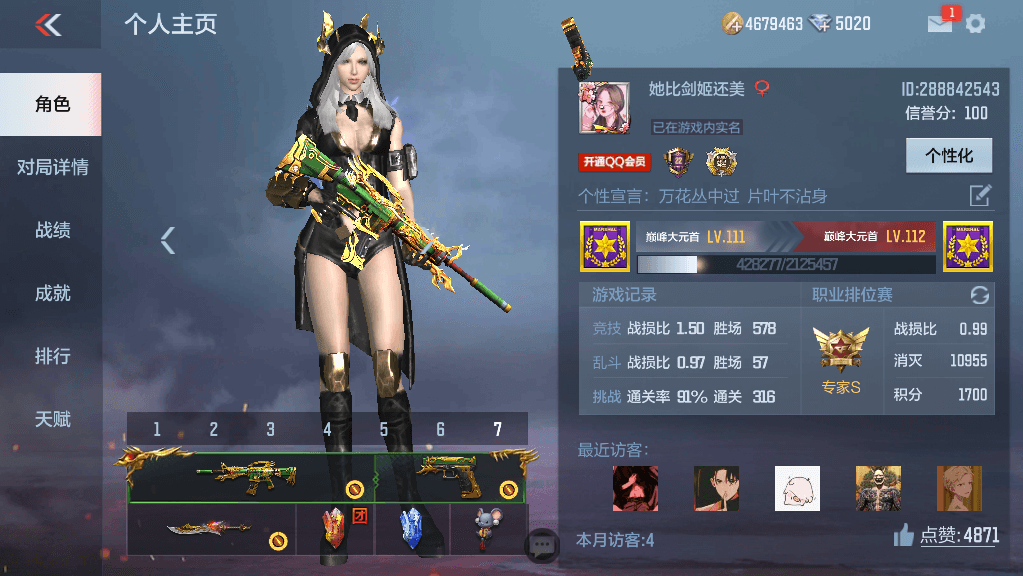
Task: Open the 排行 tab
Action: pyautogui.click(x=52, y=356)
